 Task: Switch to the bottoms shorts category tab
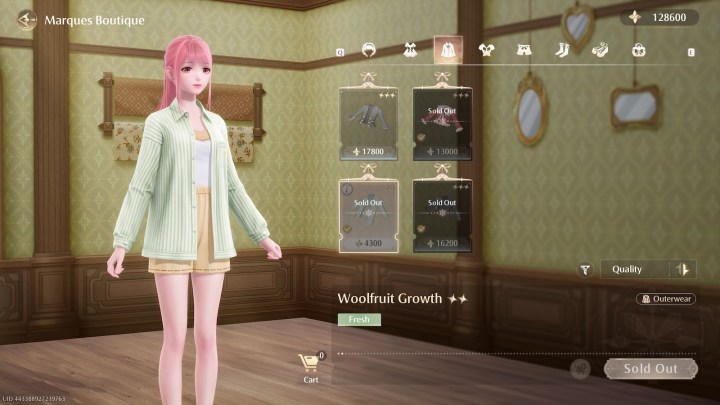coord(524,49)
